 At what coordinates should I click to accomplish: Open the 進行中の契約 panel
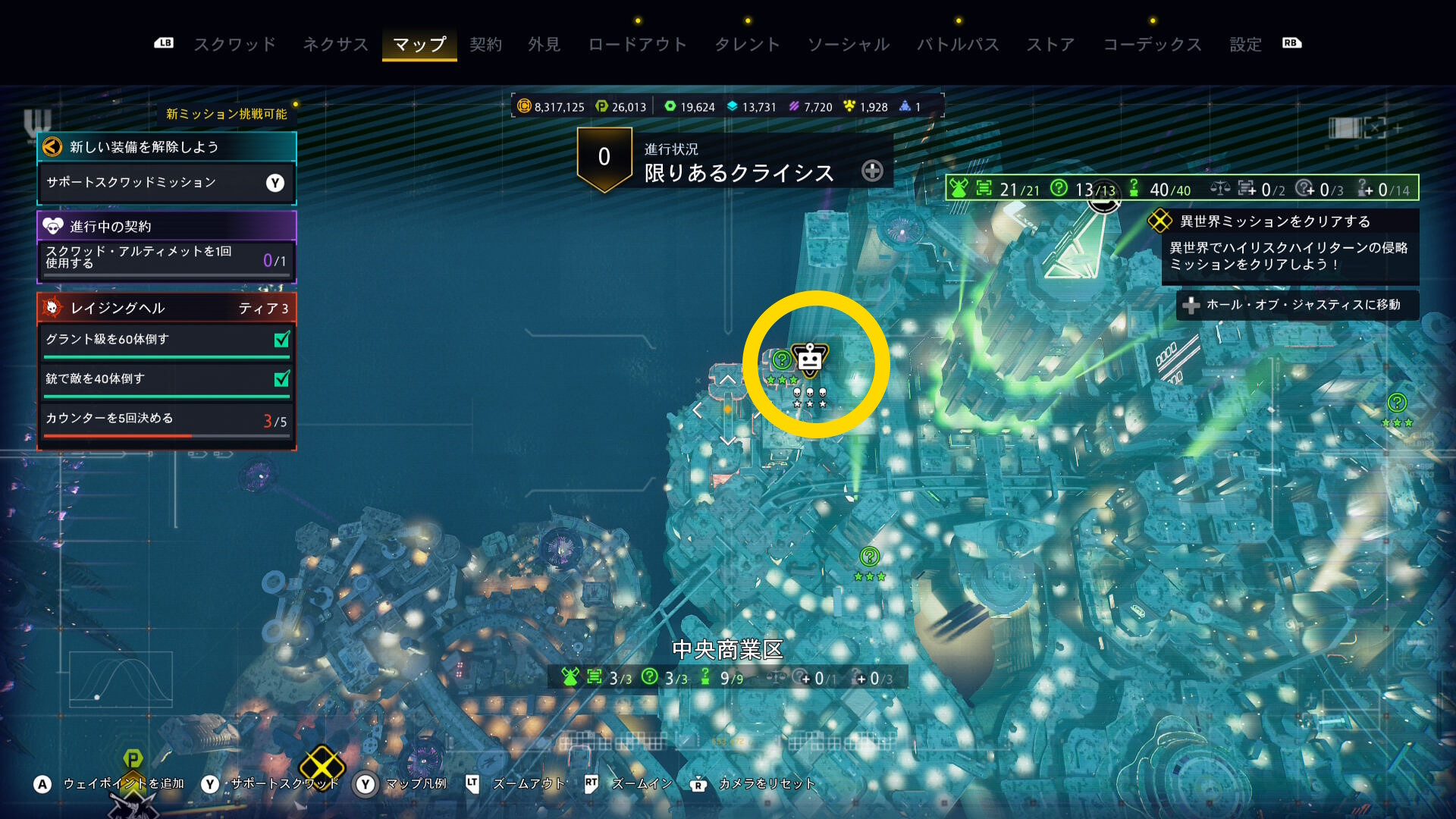pos(166,226)
